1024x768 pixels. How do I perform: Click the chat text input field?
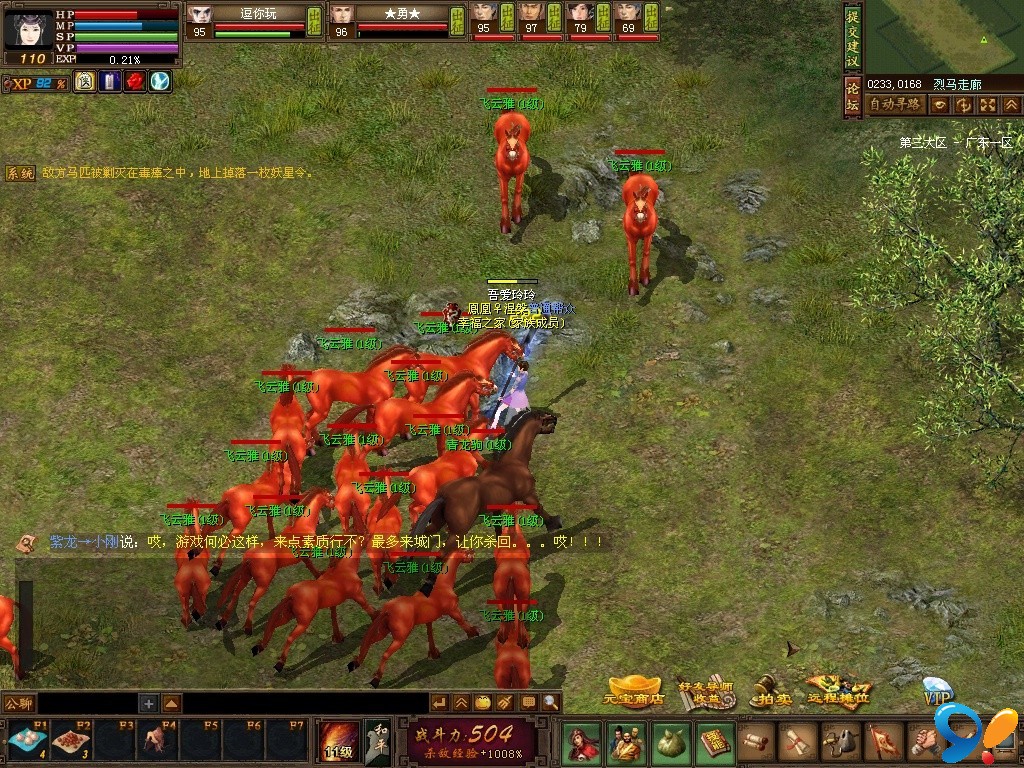click(x=90, y=703)
